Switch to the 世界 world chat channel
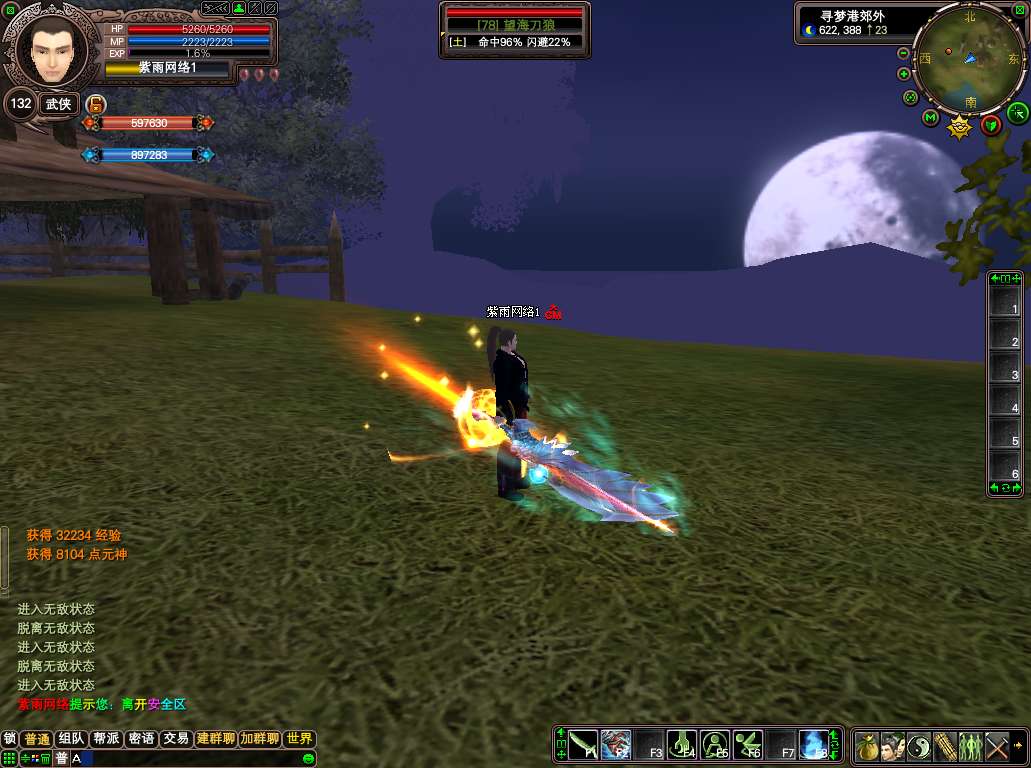Viewport: 1031px width, 768px height. [299, 739]
